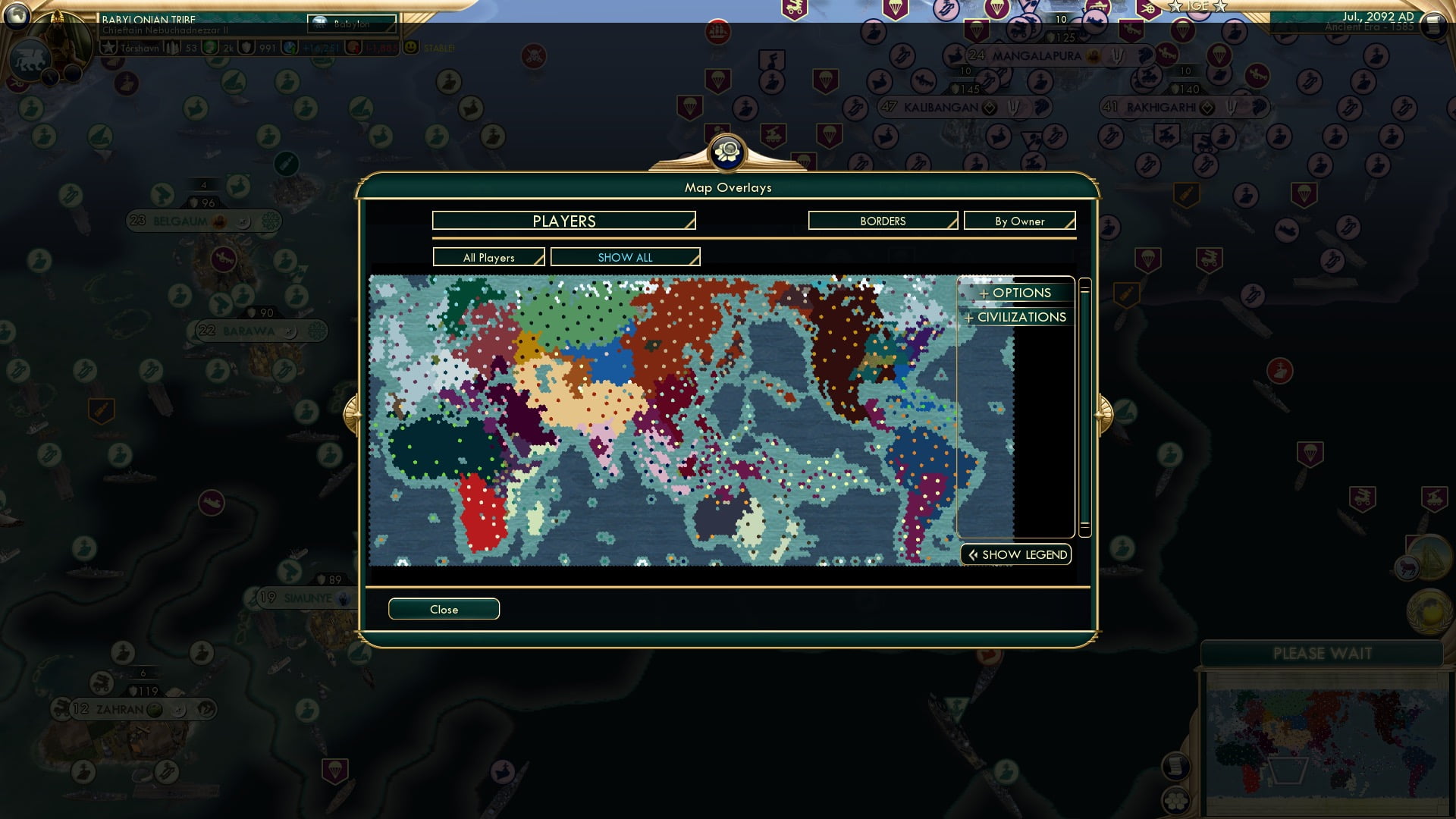Open the BORDERS overlay selector
This screenshot has height=819, width=1456.
[x=882, y=221]
